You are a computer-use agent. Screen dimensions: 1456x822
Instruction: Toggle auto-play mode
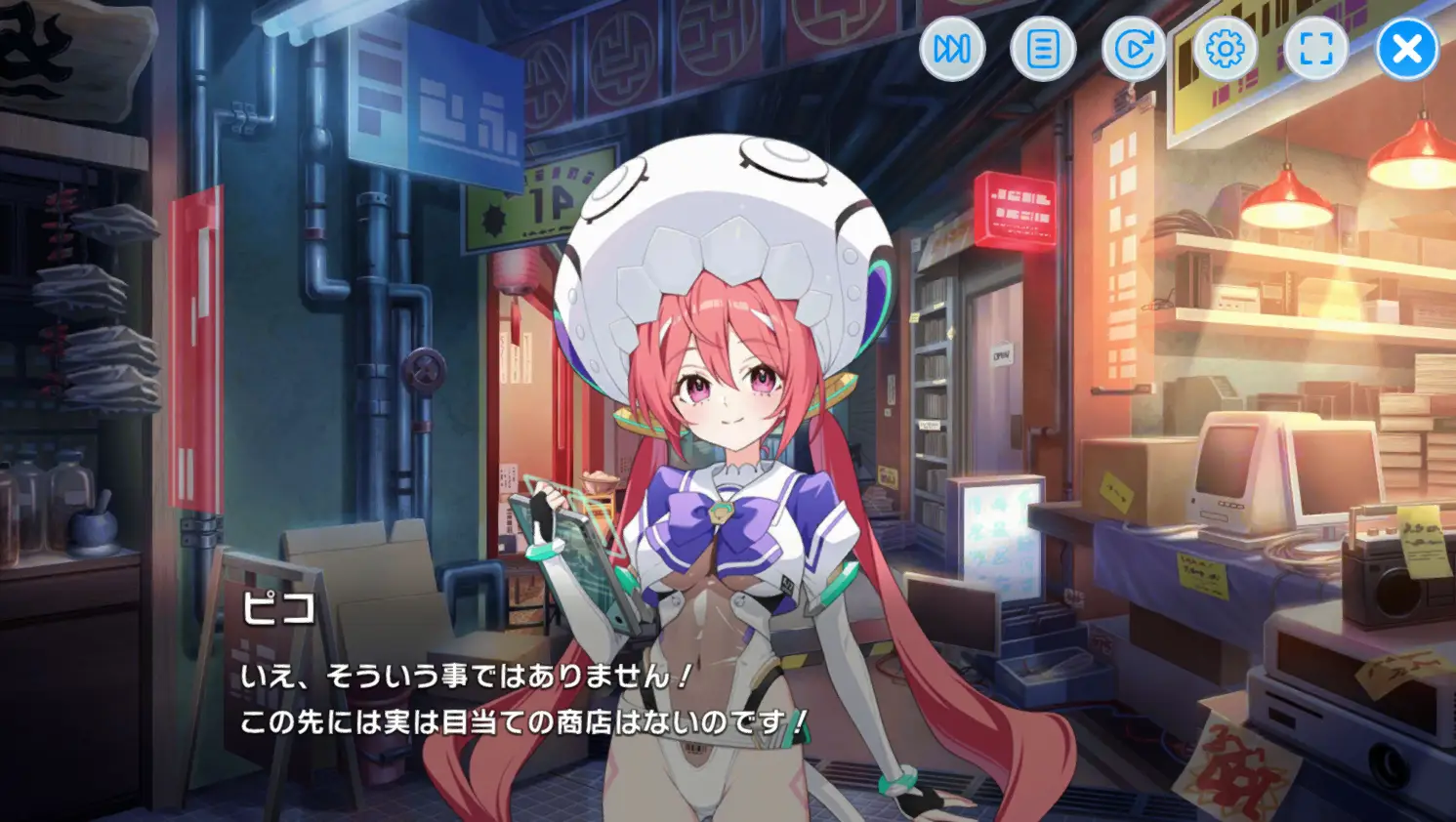coord(1134,49)
